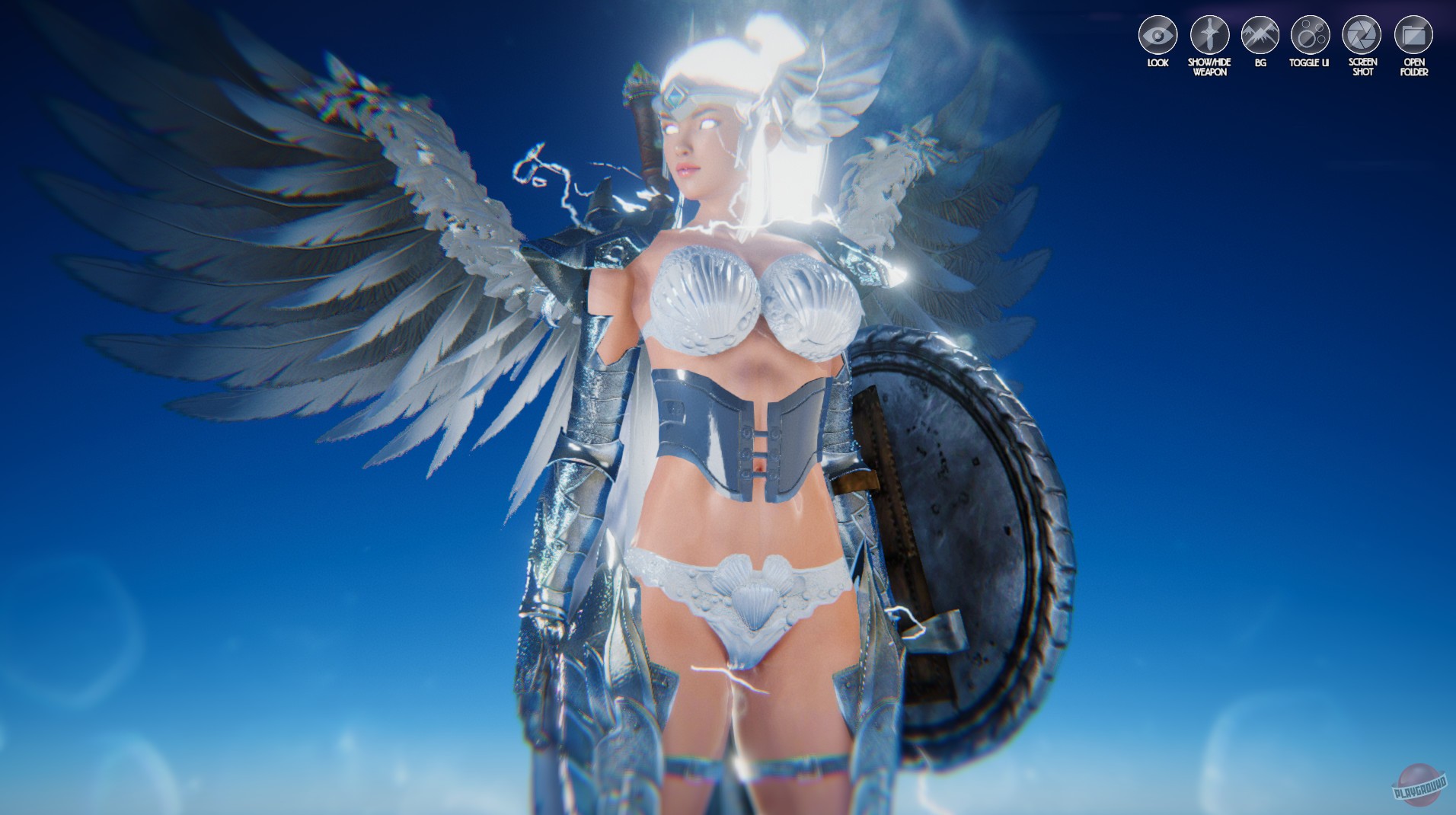Click the shutter-blade screenshot icon

pyautogui.click(x=1362, y=34)
